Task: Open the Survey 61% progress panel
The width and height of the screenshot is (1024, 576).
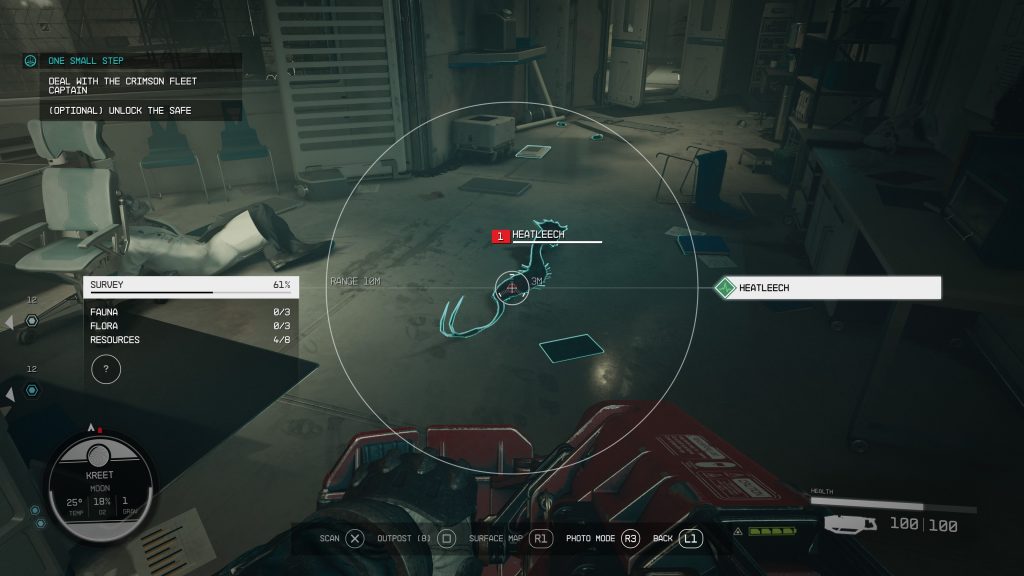Action: pyautogui.click(x=190, y=286)
